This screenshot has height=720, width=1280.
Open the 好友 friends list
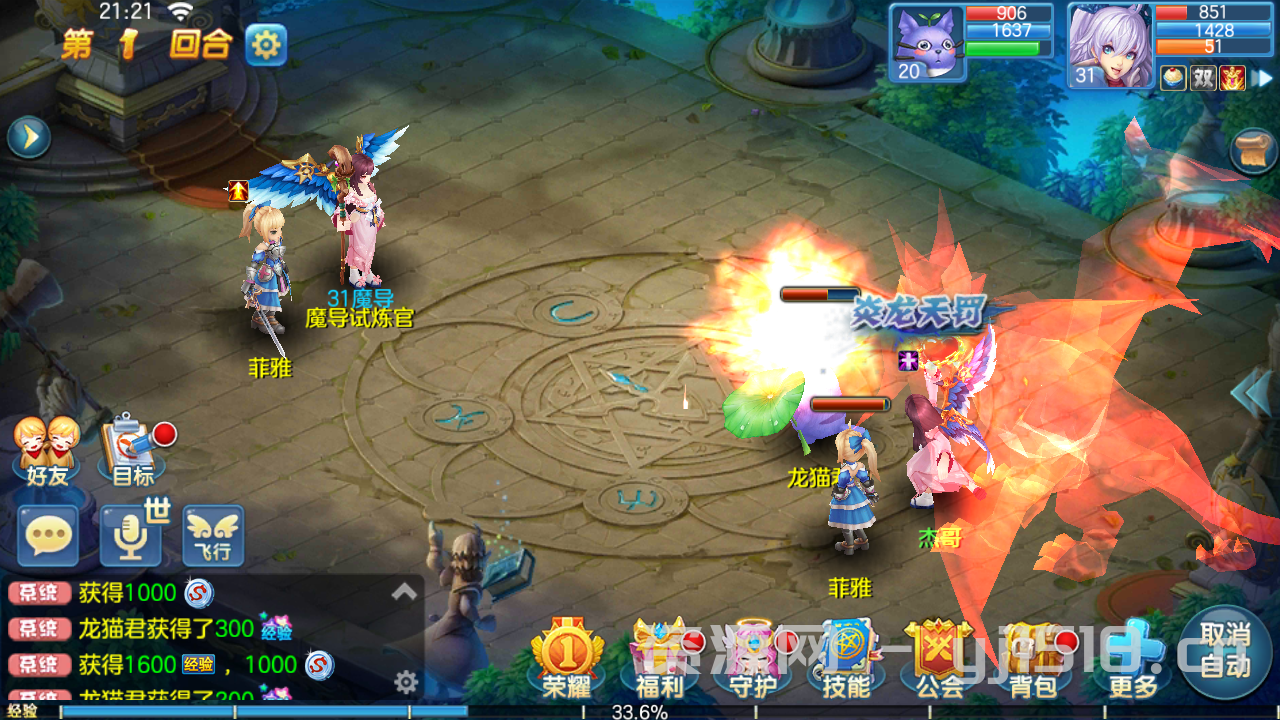47,450
